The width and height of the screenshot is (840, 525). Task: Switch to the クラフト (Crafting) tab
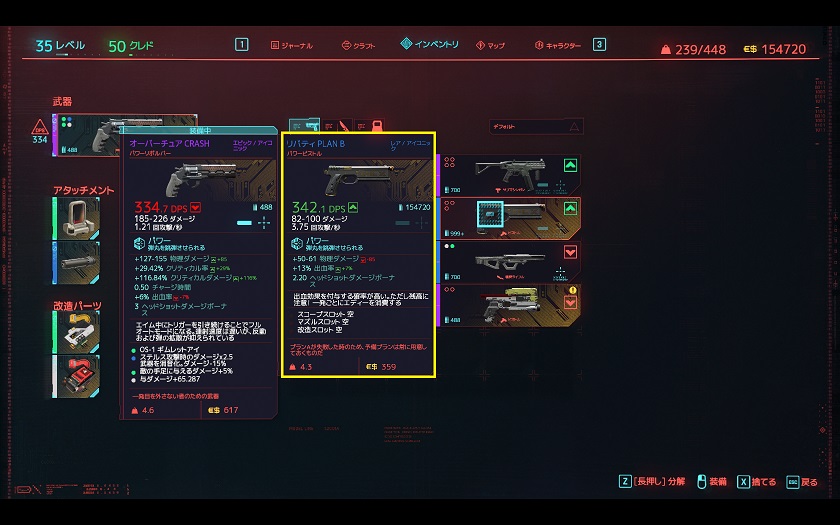click(x=358, y=45)
